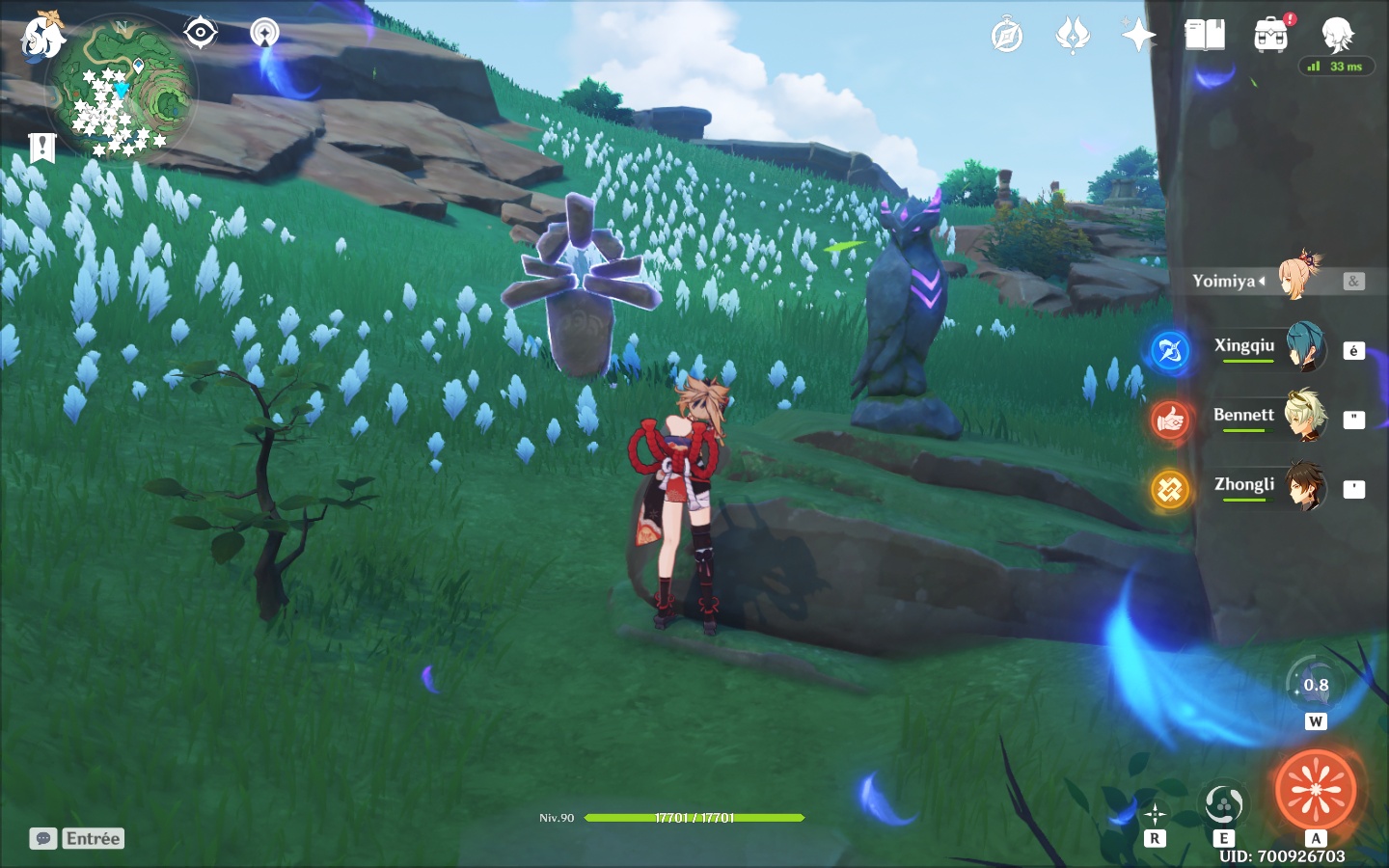The width and height of the screenshot is (1389, 868).
Task: Activate Yoimiya's elemental burst button
Action: pyautogui.click(x=1316, y=790)
